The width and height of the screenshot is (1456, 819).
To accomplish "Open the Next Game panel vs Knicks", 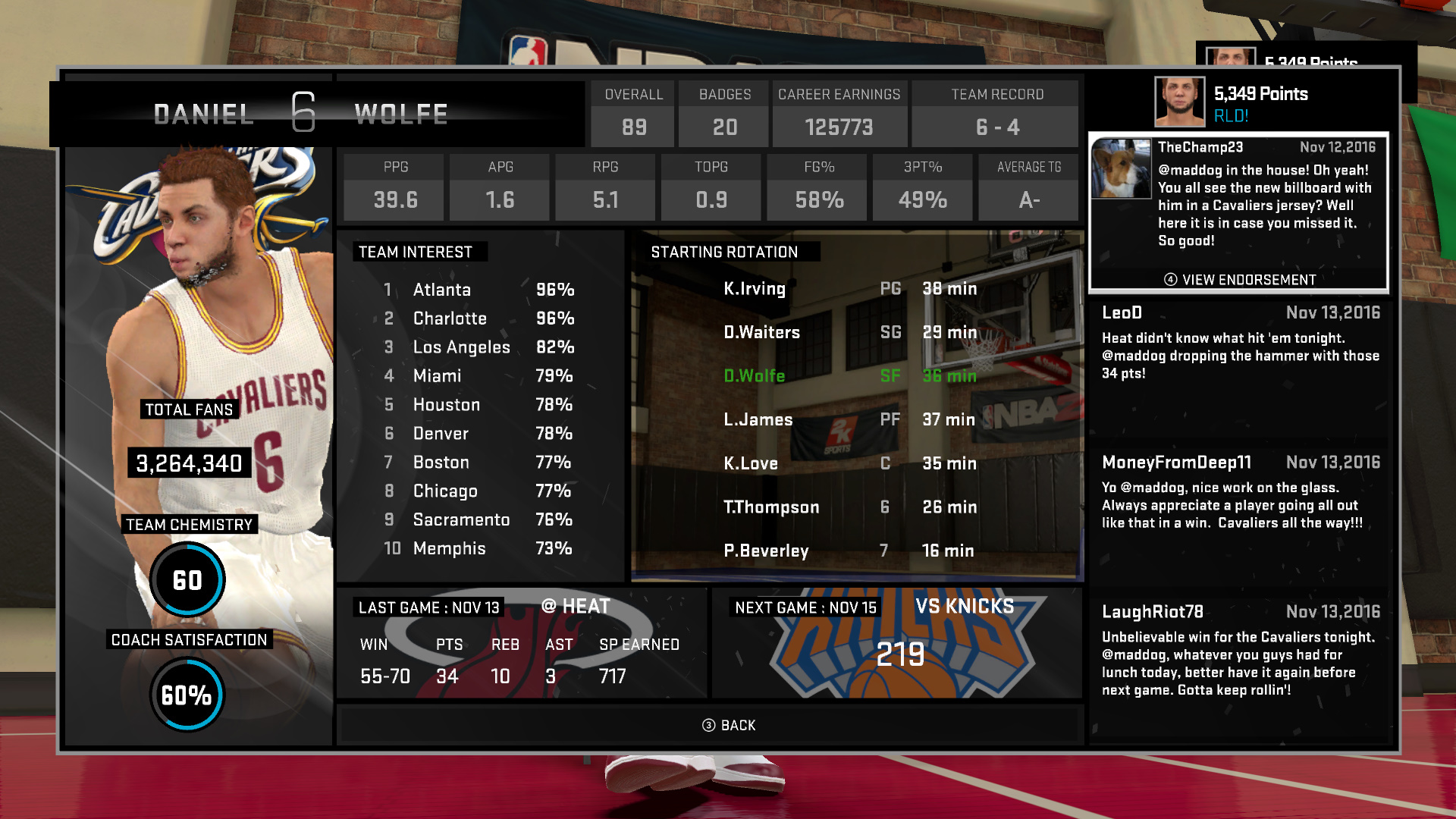I will point(896,643).
